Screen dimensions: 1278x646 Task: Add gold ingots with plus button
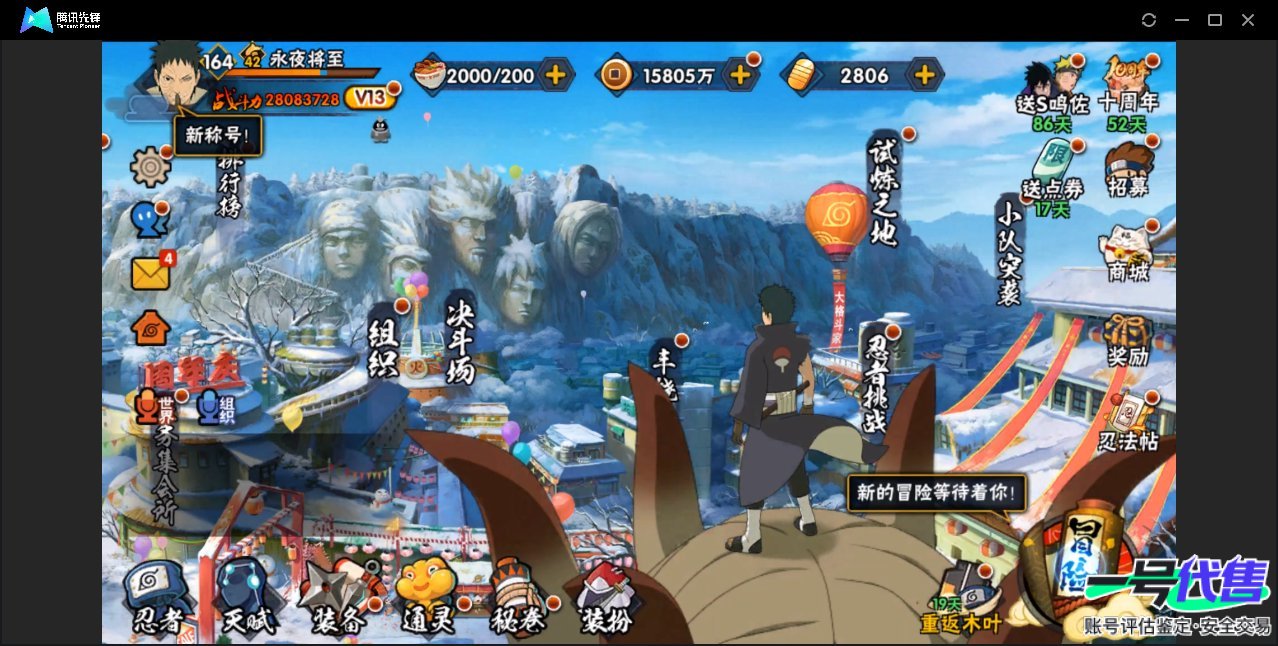[925, 75]
